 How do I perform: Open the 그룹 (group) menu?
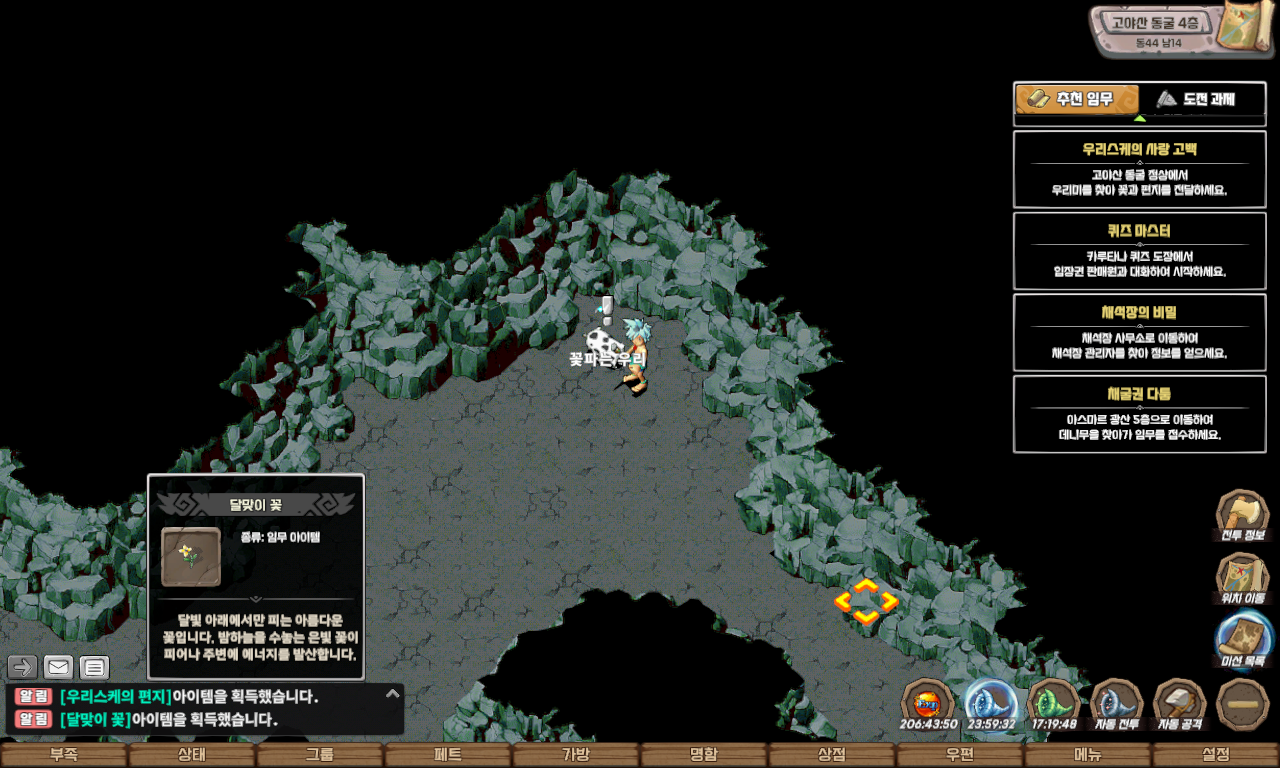coord(320,755)
